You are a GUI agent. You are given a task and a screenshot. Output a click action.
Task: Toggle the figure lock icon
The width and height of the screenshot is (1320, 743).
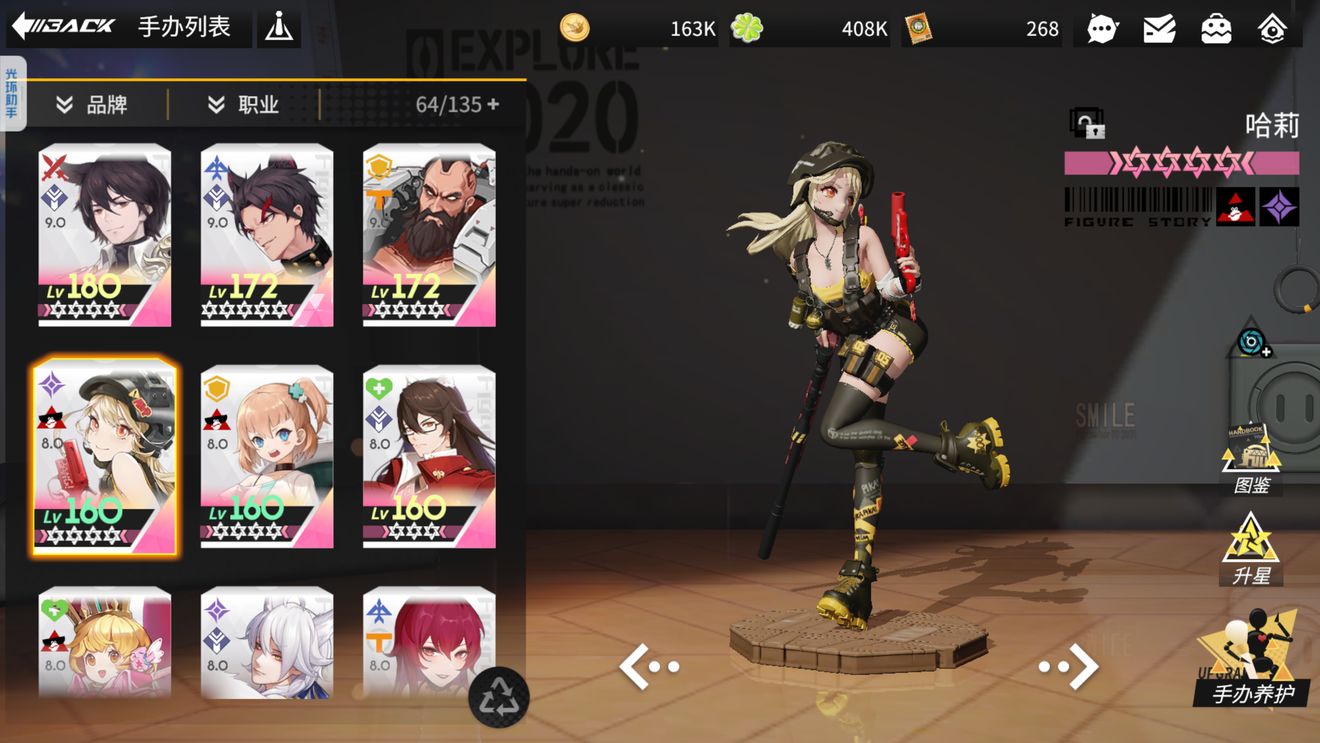(1086, 124)
